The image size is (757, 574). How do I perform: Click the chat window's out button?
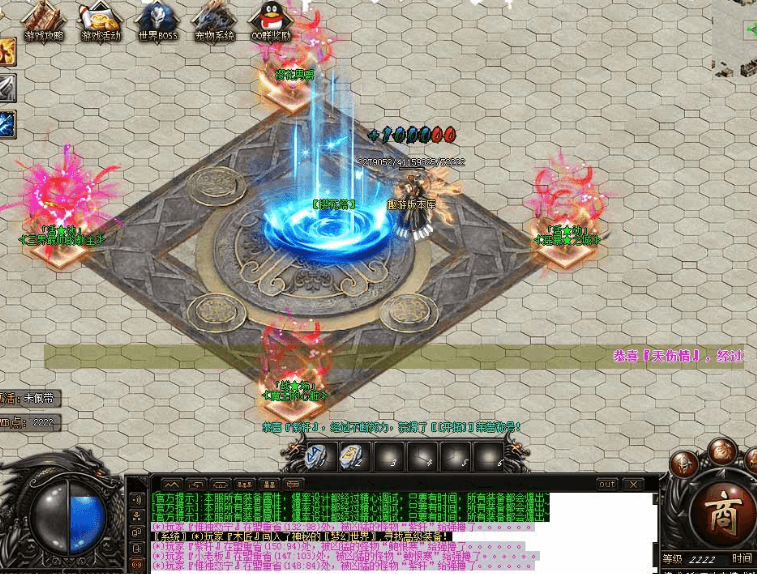(x=606, y=484)
